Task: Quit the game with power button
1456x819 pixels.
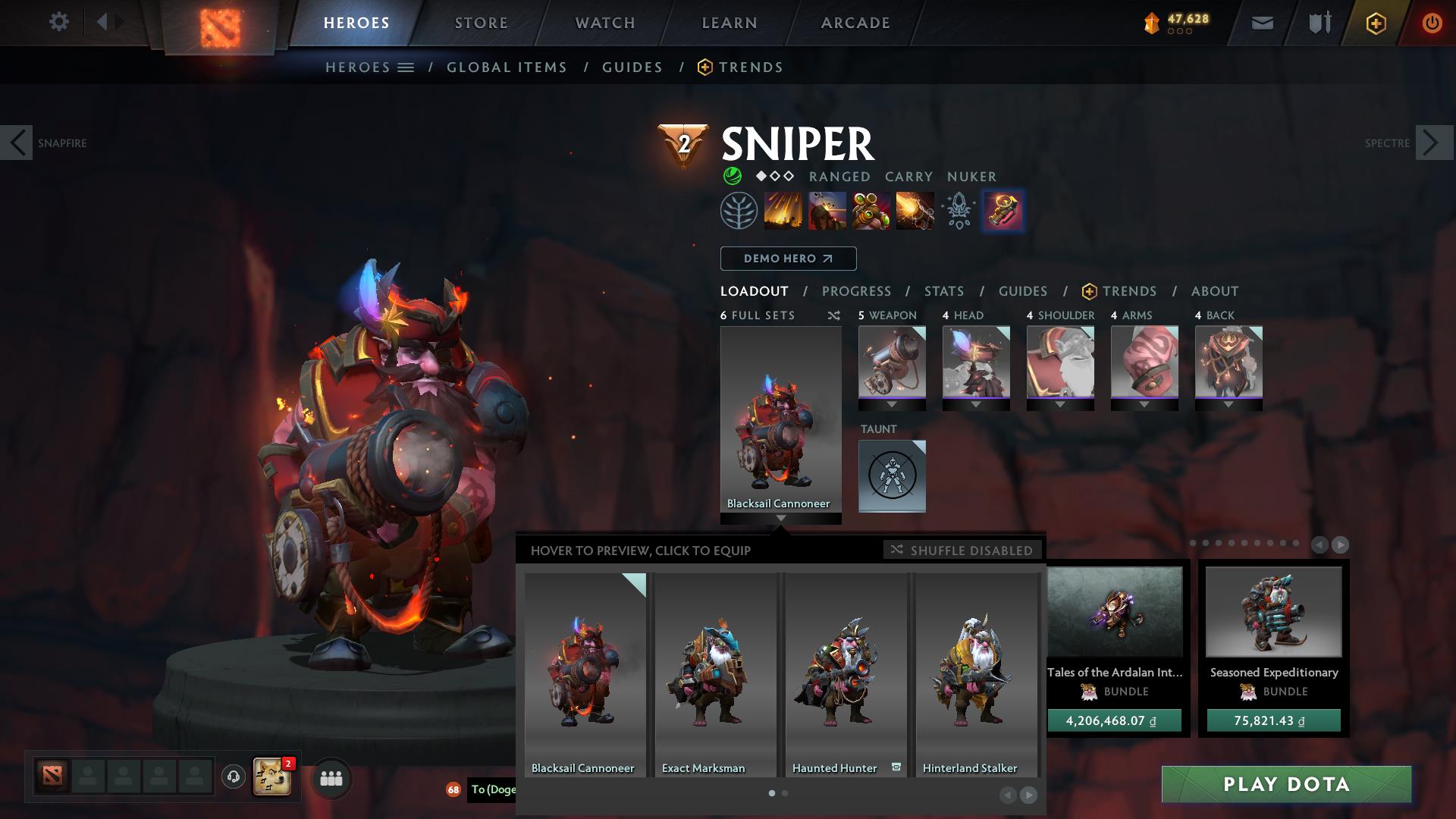Action: tap(1431, 23)
